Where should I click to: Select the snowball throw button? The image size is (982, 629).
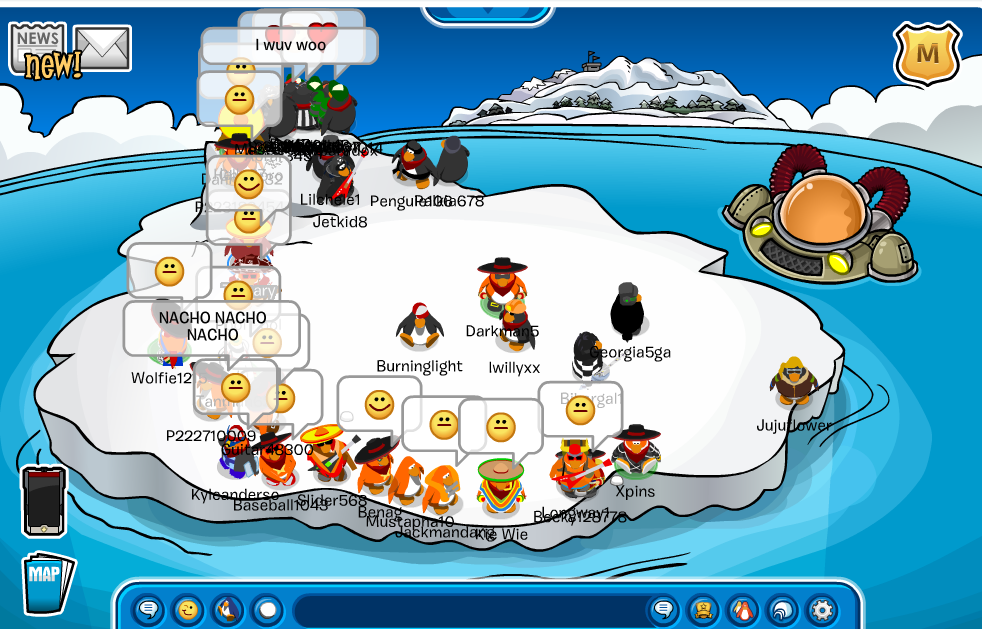click(266, 609)
